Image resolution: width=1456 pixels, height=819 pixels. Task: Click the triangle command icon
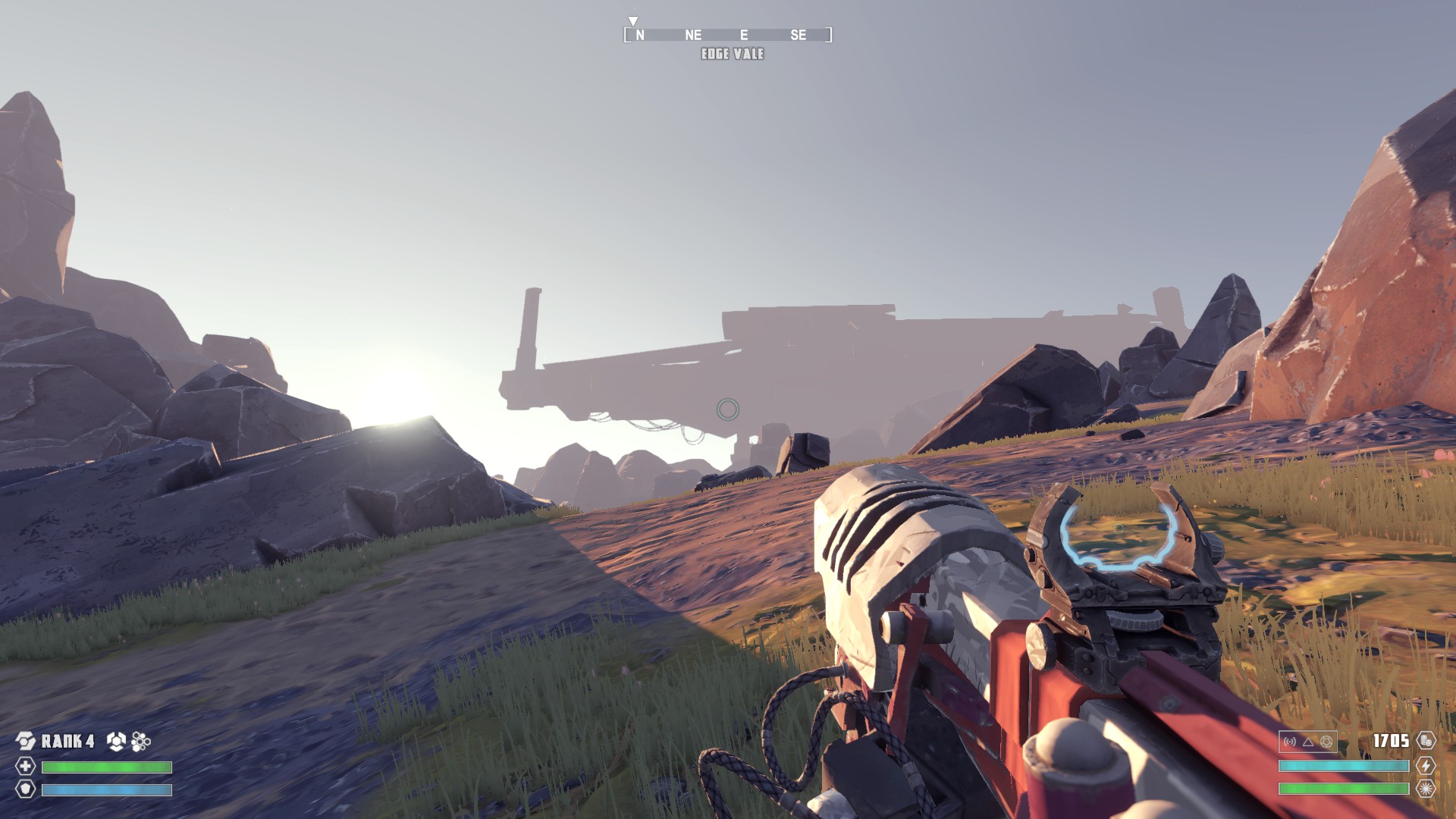point(1308,742)
